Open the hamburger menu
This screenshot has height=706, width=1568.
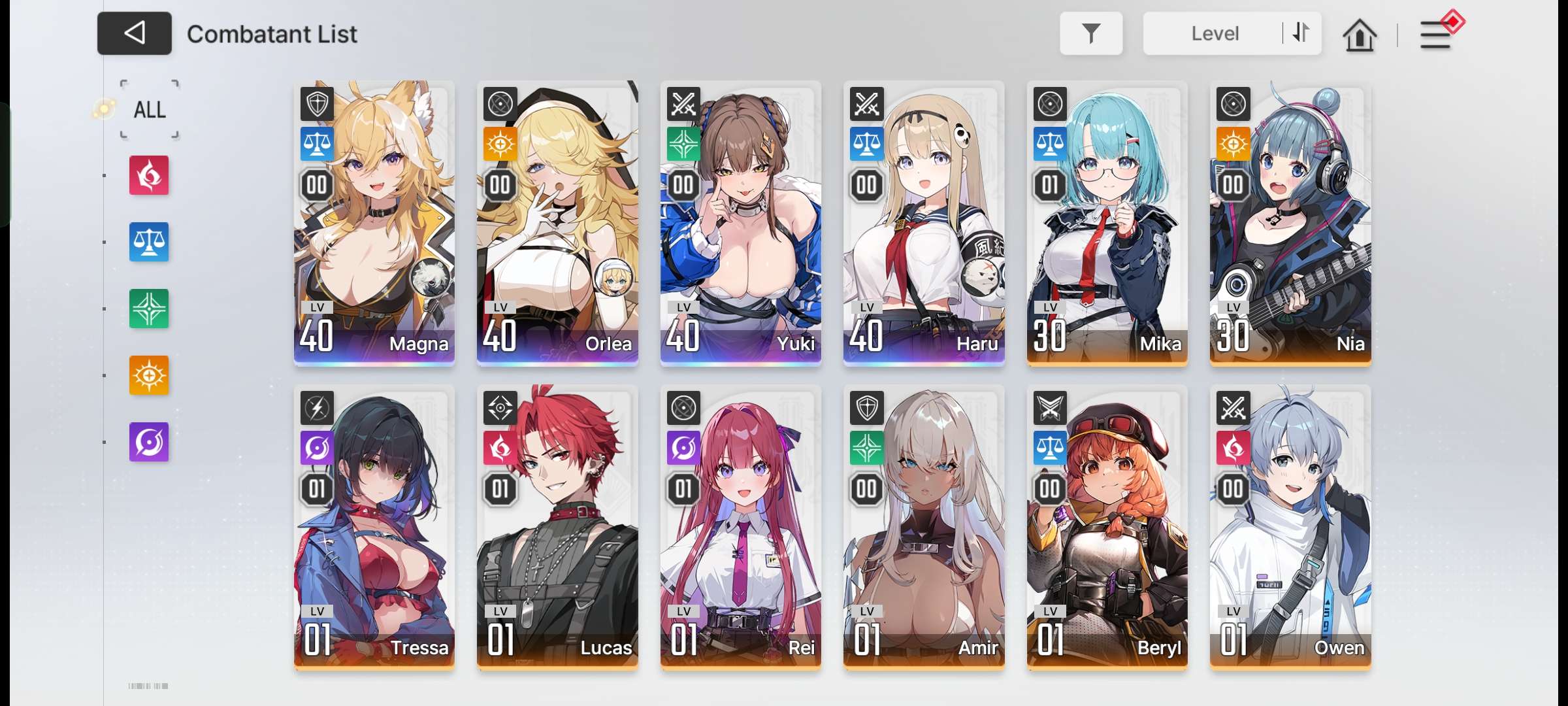point(1435,35)
